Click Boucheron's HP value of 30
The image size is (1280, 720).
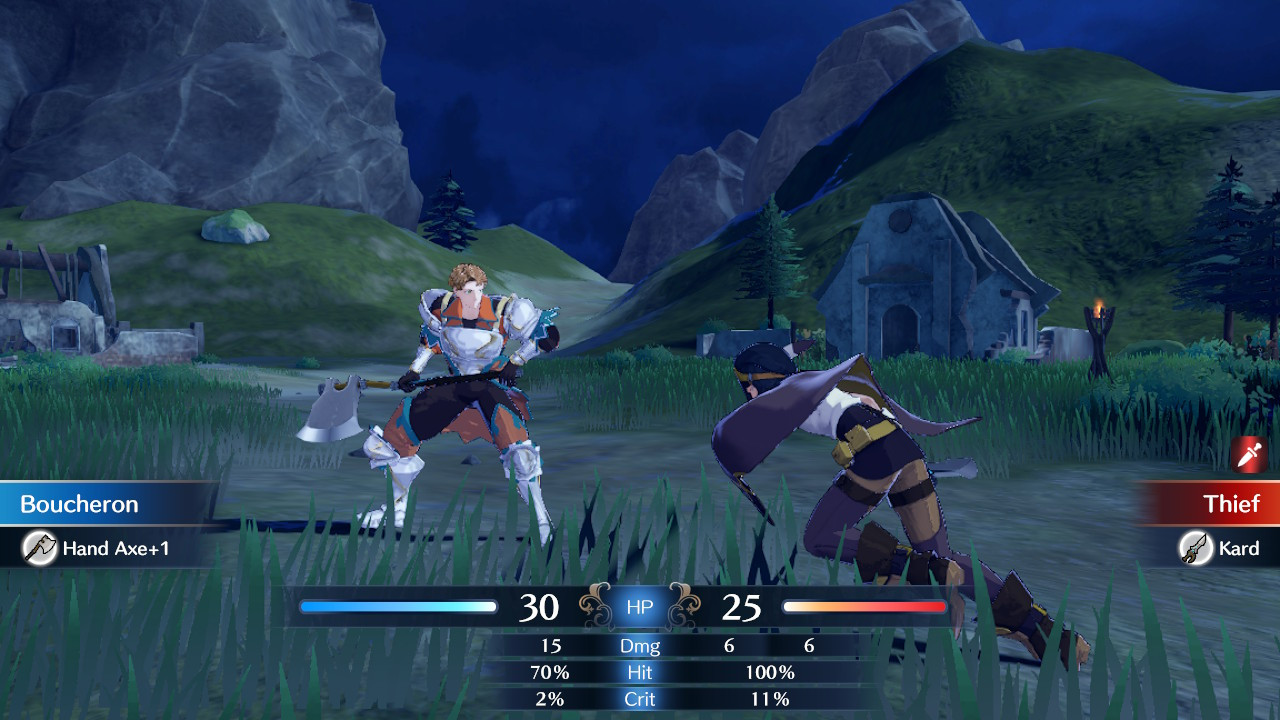(540, 606)
